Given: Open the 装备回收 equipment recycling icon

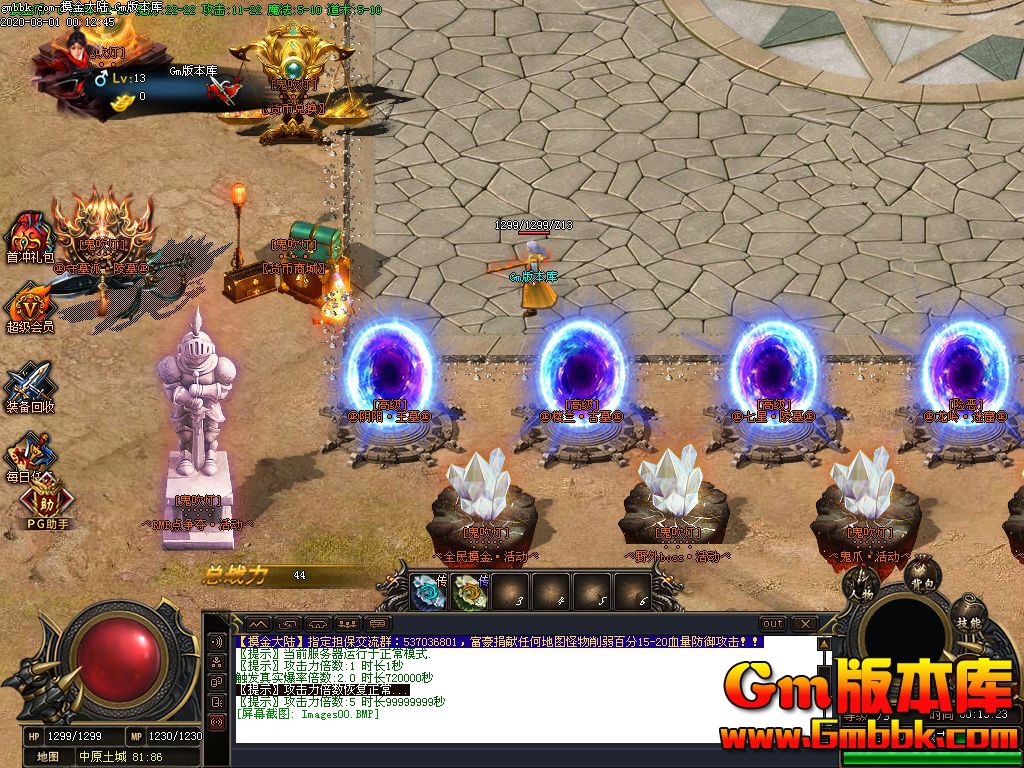Looking at the screenshot, I should tap(30, 385).
